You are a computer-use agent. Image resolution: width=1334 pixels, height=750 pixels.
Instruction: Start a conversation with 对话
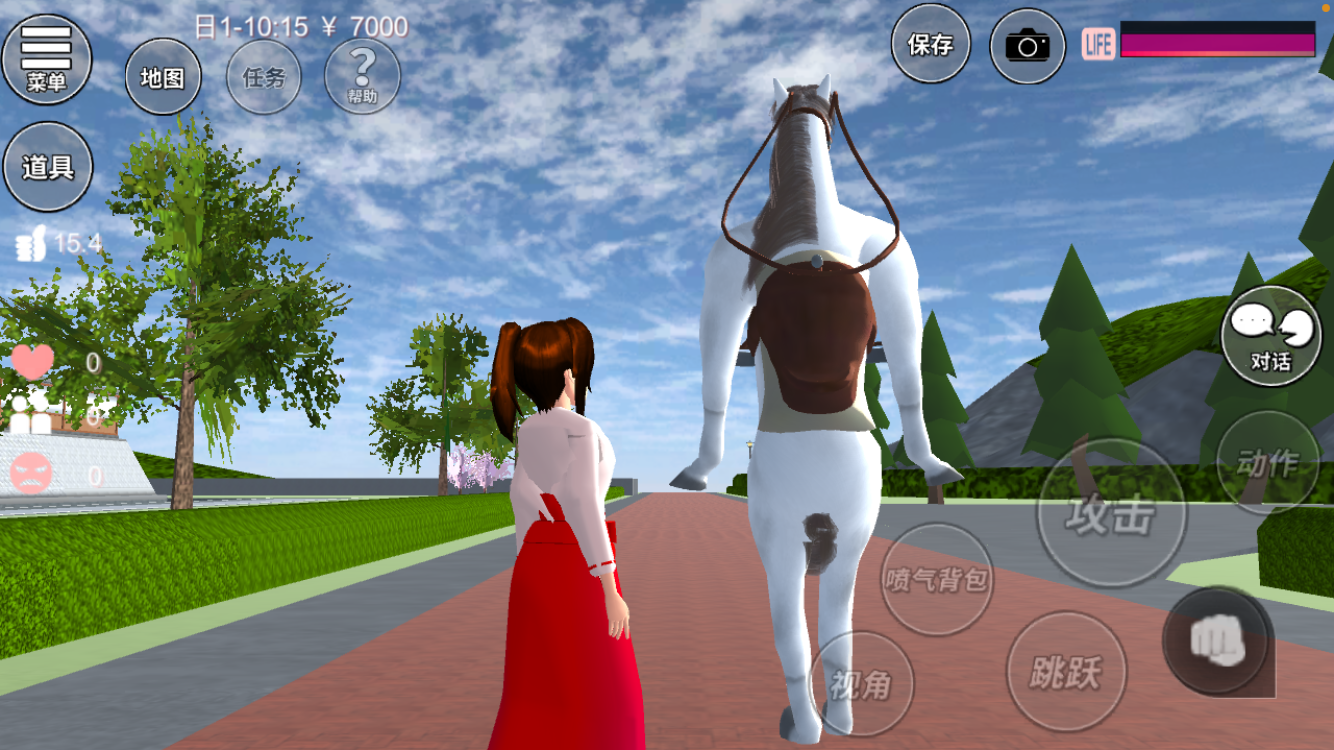coord(1271,336)
